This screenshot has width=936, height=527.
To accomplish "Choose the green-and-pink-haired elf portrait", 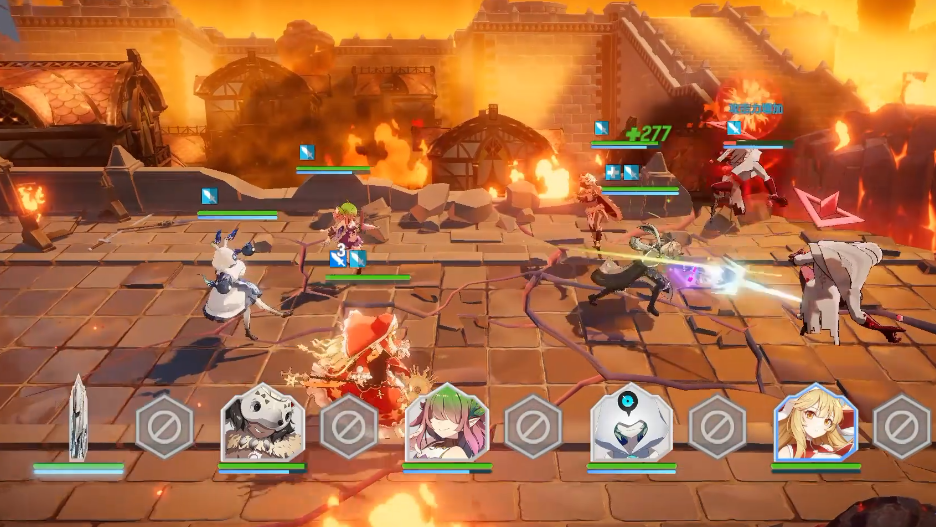I will click(447, 422).
